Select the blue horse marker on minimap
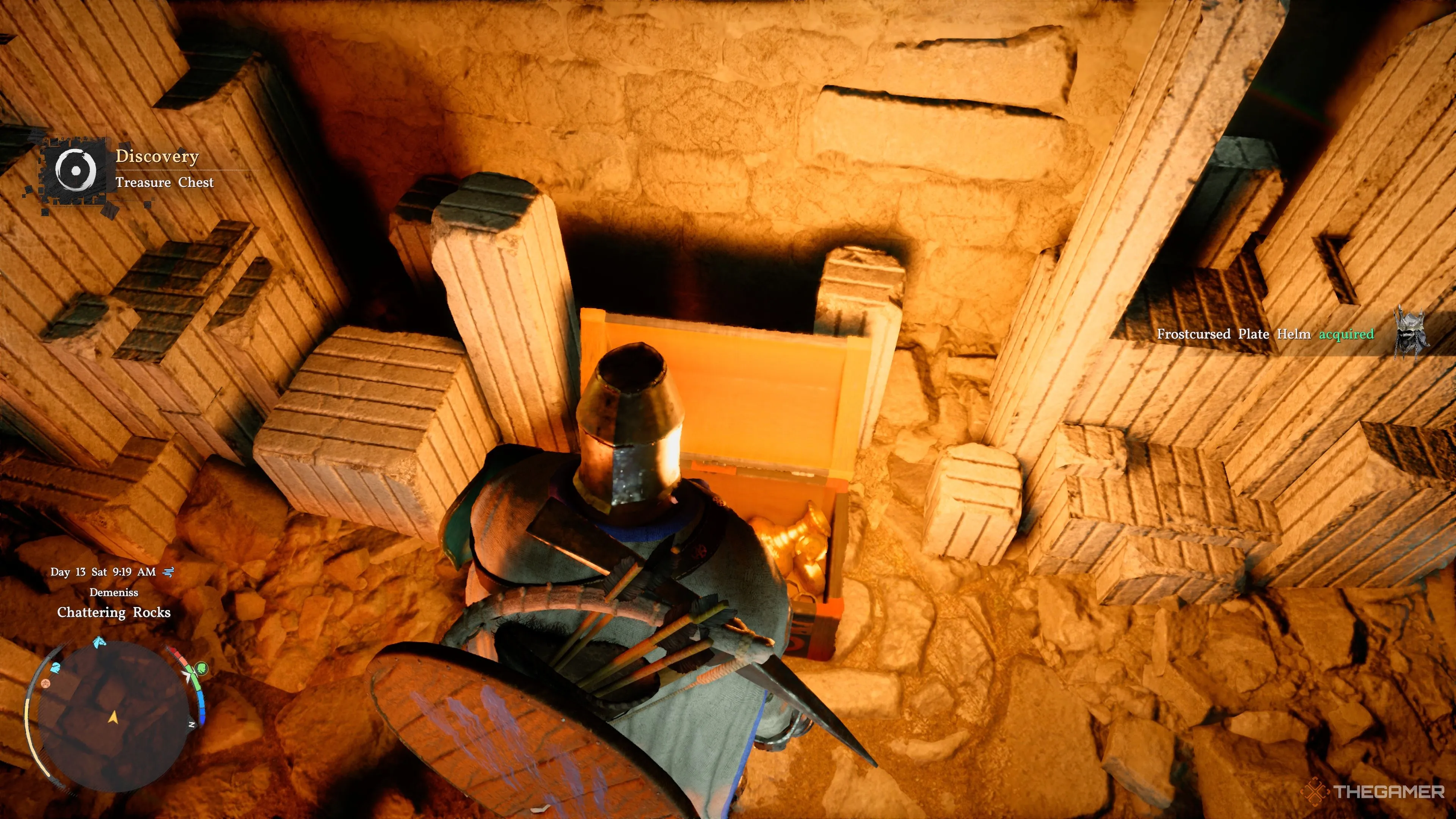The width and height of the screenshot is (1456, 819). [x=99, y=642]
